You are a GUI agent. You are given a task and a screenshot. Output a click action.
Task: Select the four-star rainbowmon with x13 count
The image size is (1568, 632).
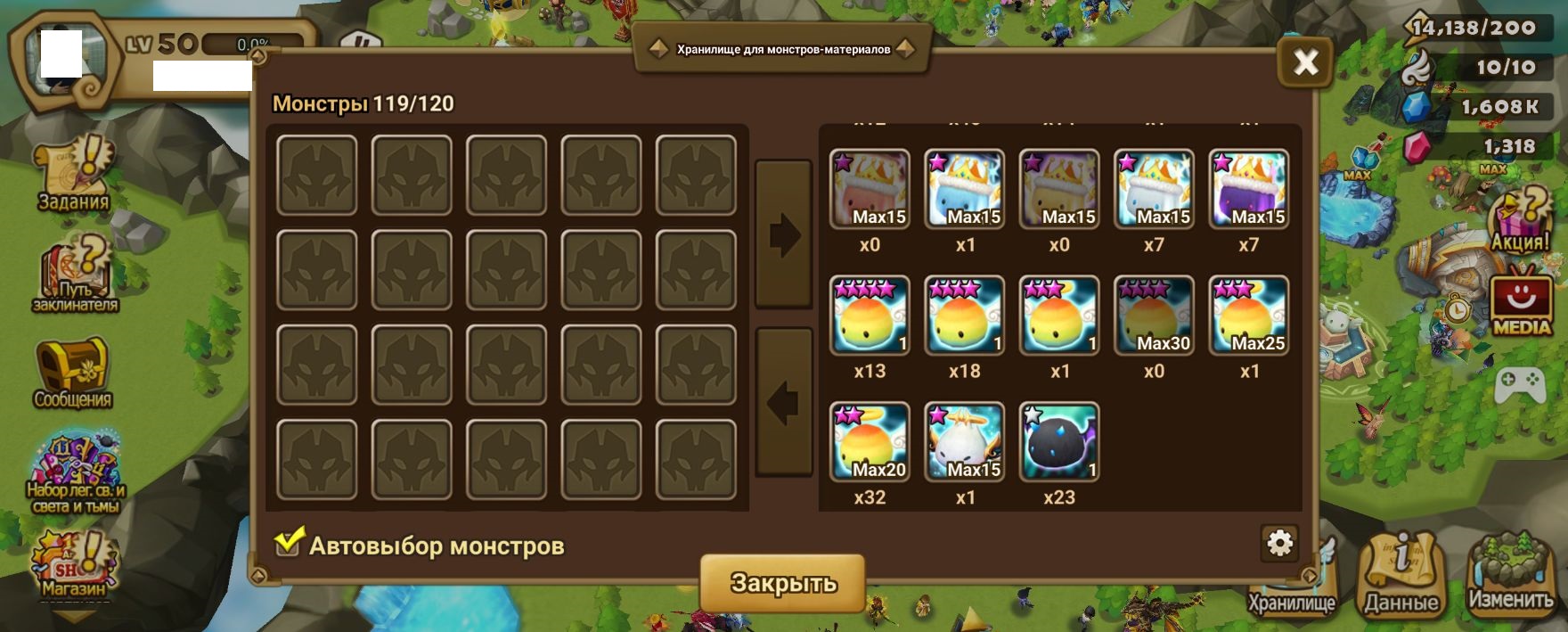pyautogui.click(x=870, y=316)
